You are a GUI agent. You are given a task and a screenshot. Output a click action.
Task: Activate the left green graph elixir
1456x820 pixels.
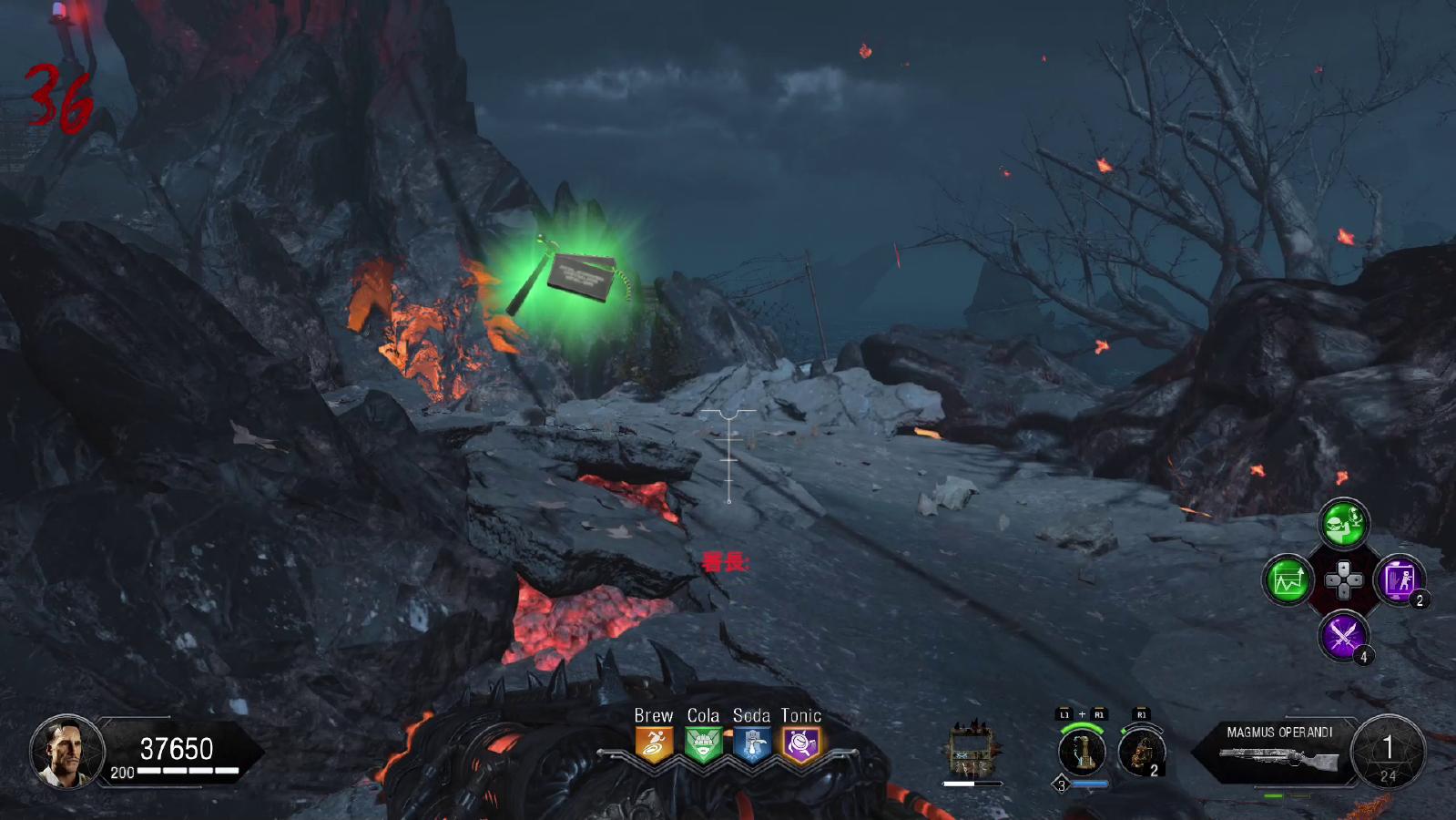[x=1288, y=579]
